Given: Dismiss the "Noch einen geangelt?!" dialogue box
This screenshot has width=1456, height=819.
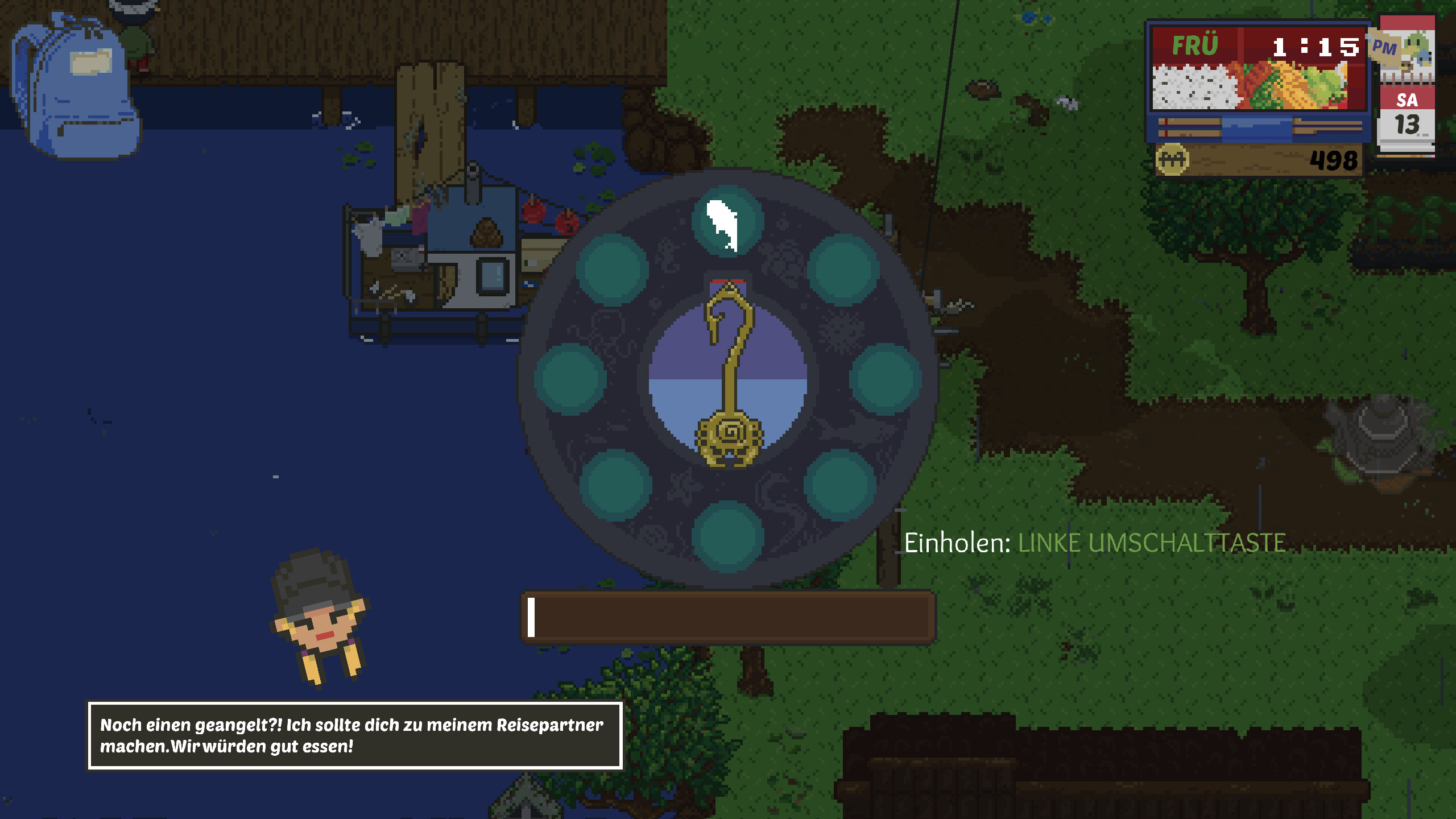Looking at the screenshot, I should (354, 735).
